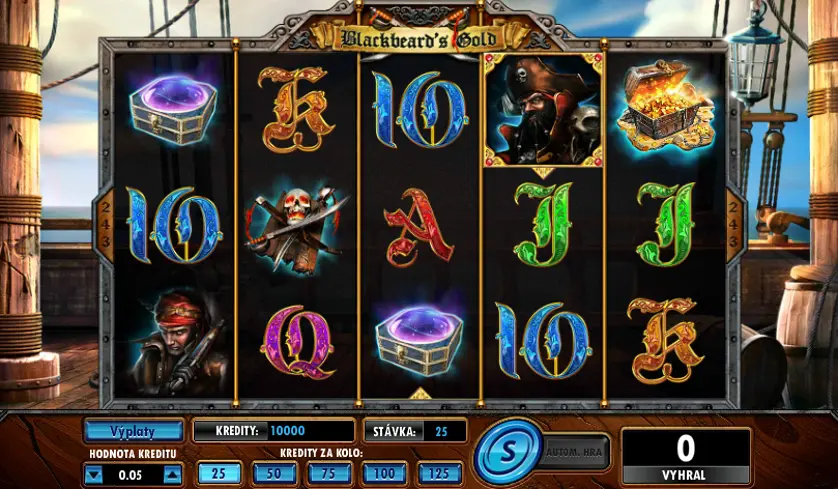Spin the reels with the blue S button

[x=505, y=453]
